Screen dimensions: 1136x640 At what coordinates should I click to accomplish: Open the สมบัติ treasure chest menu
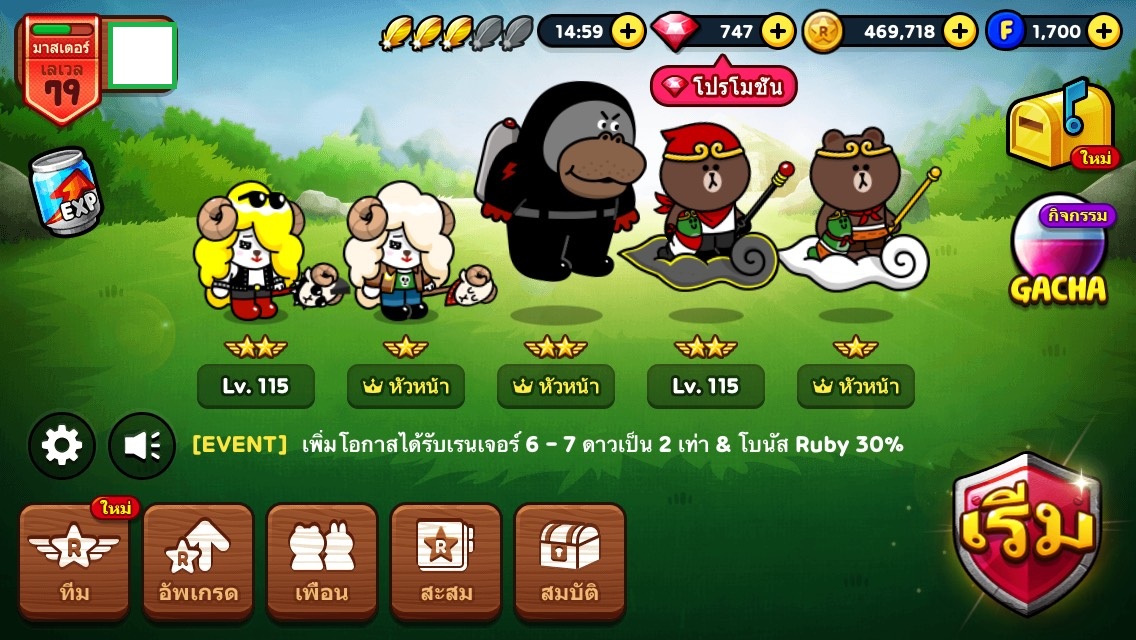pyautogui.click(x=570, y=561)
